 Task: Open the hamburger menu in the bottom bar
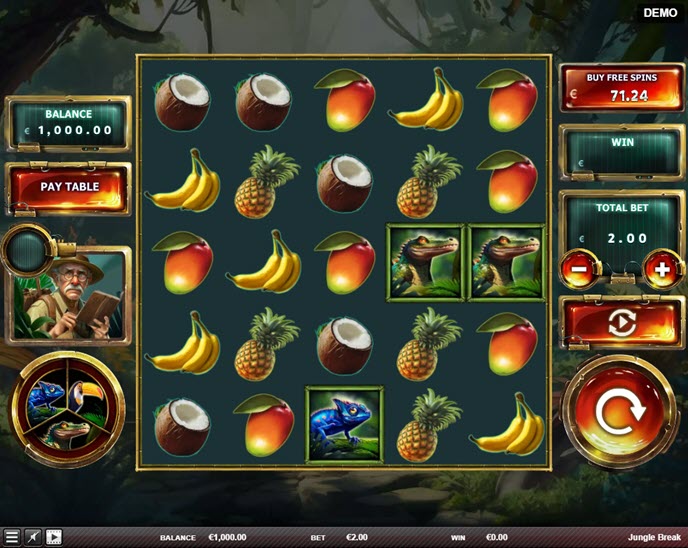point(12,537)
